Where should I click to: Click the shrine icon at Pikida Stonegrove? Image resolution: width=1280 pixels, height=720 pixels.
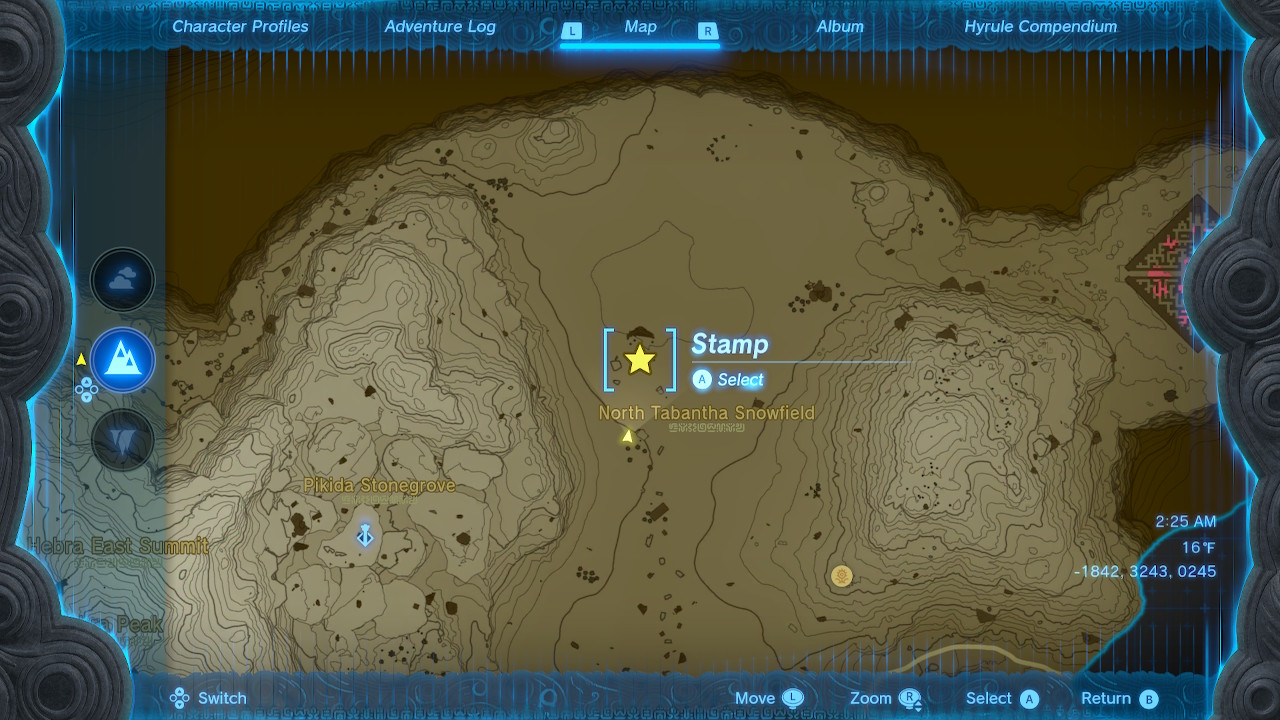(x=364, y=537)
